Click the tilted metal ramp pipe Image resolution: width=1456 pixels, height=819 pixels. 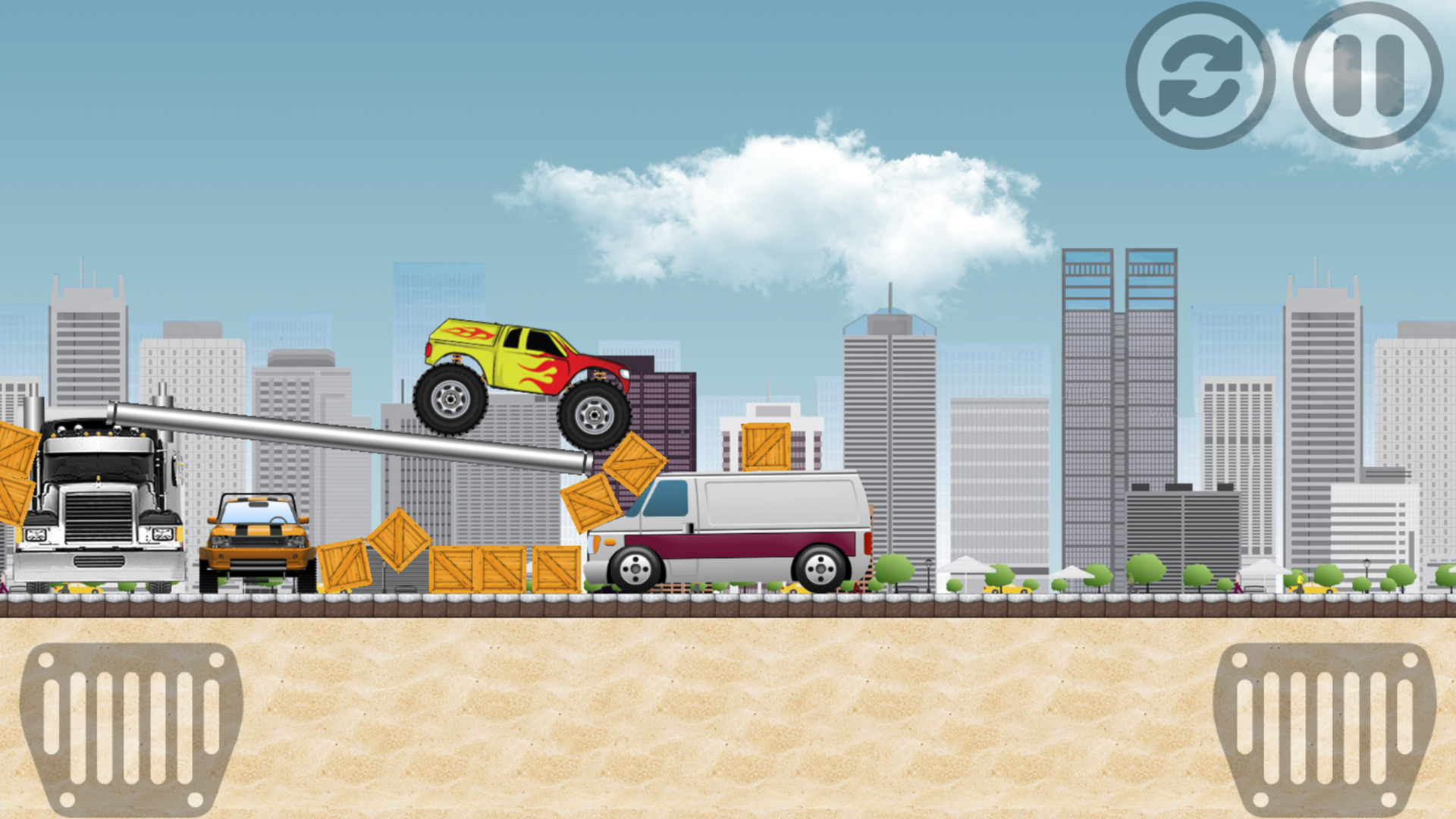(349, 432)
